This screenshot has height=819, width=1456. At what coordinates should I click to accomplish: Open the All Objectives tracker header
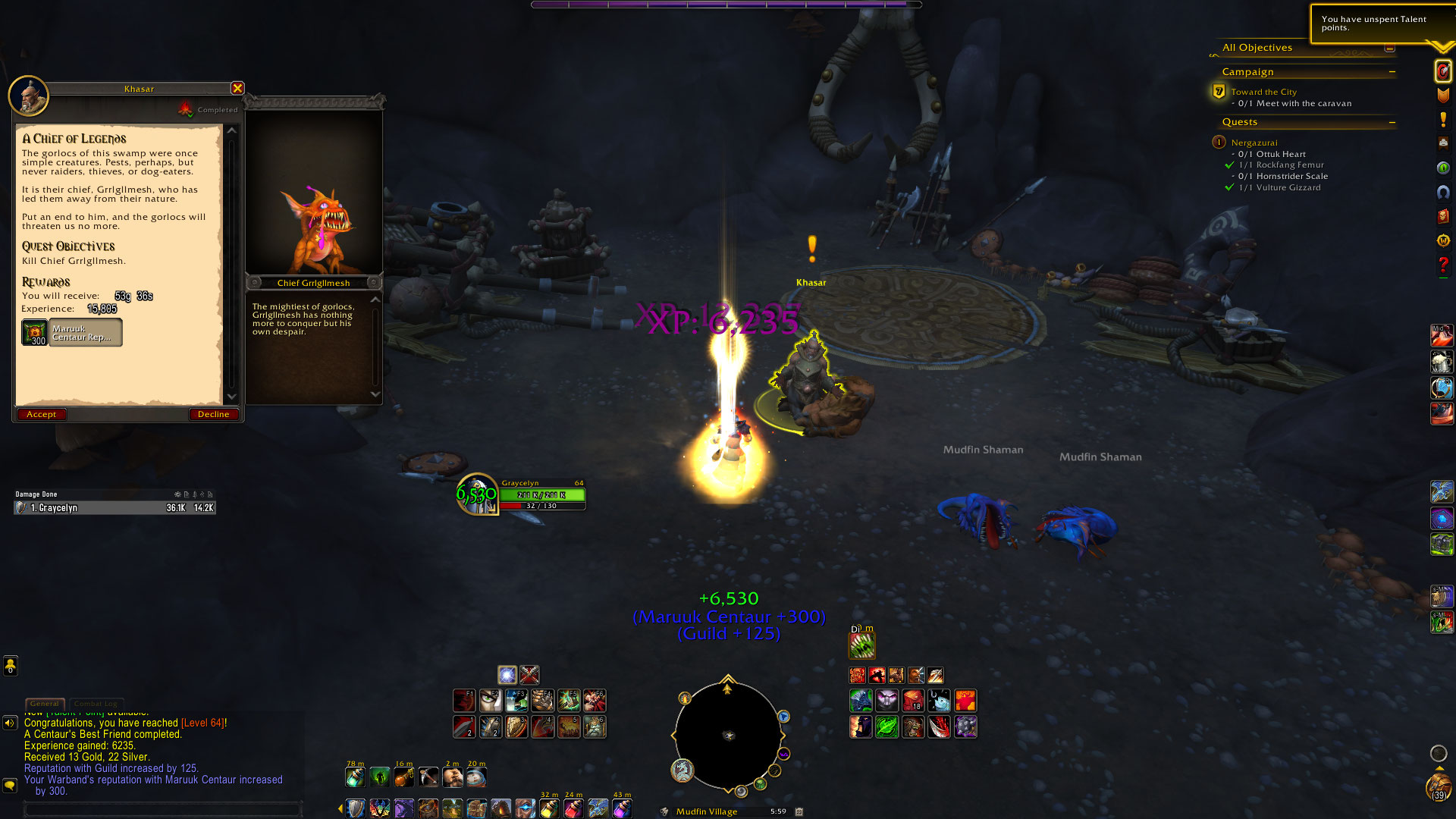pyautogui.click(x=1257, y=48)
